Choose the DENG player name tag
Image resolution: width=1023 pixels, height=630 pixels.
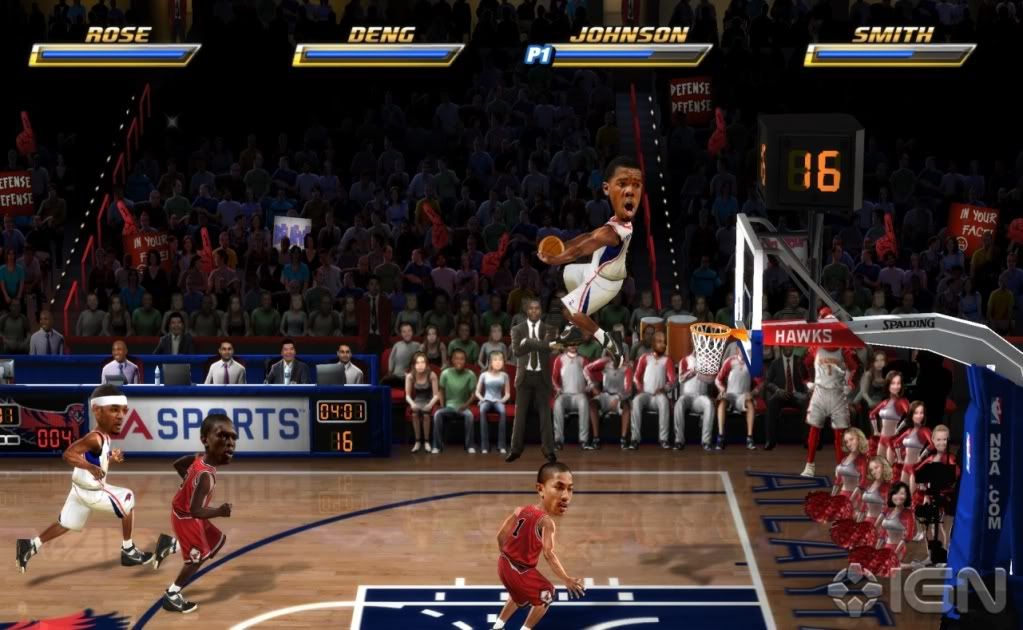(381, 35)
